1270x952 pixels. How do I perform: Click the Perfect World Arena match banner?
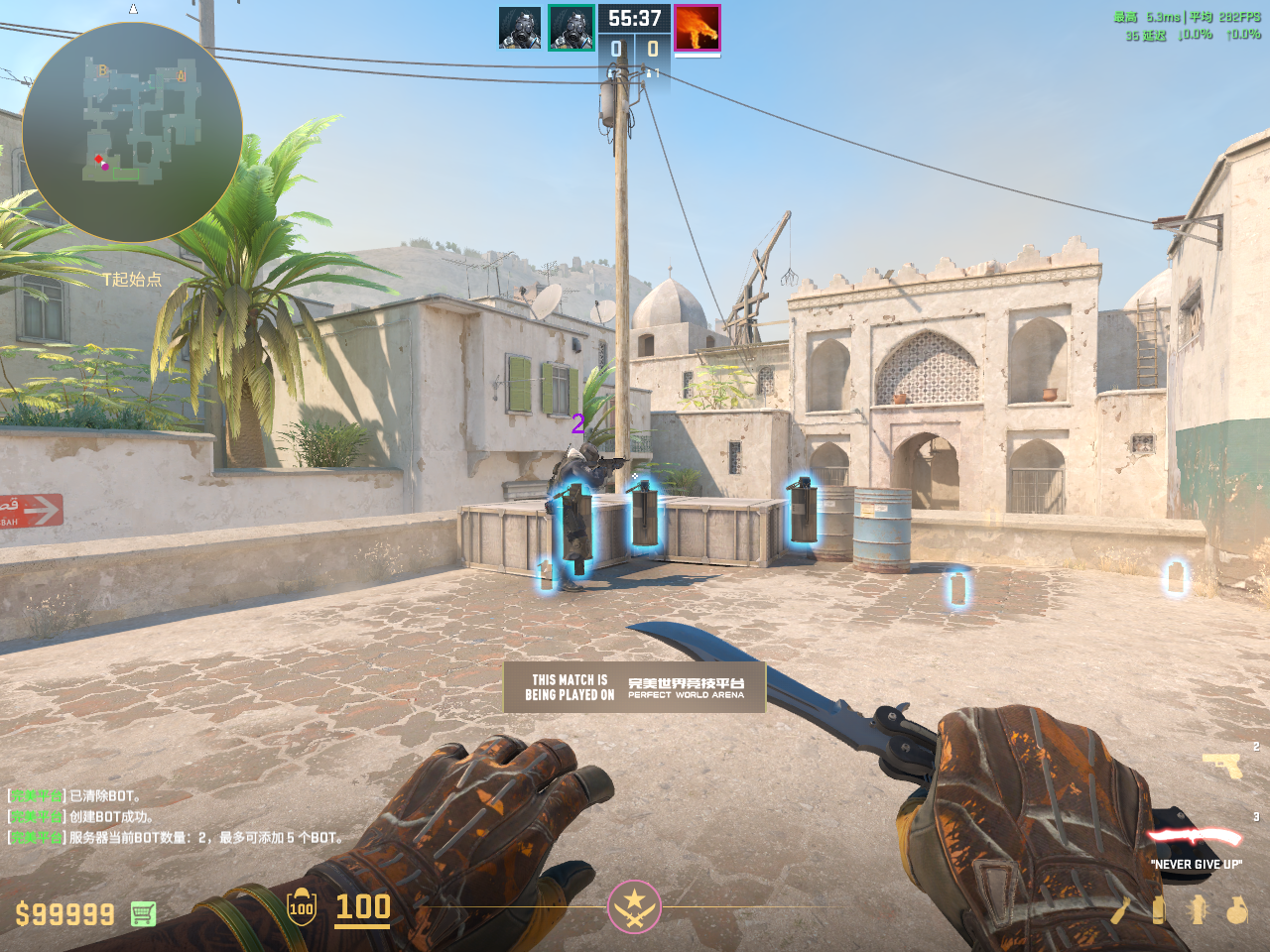[635, 687]
